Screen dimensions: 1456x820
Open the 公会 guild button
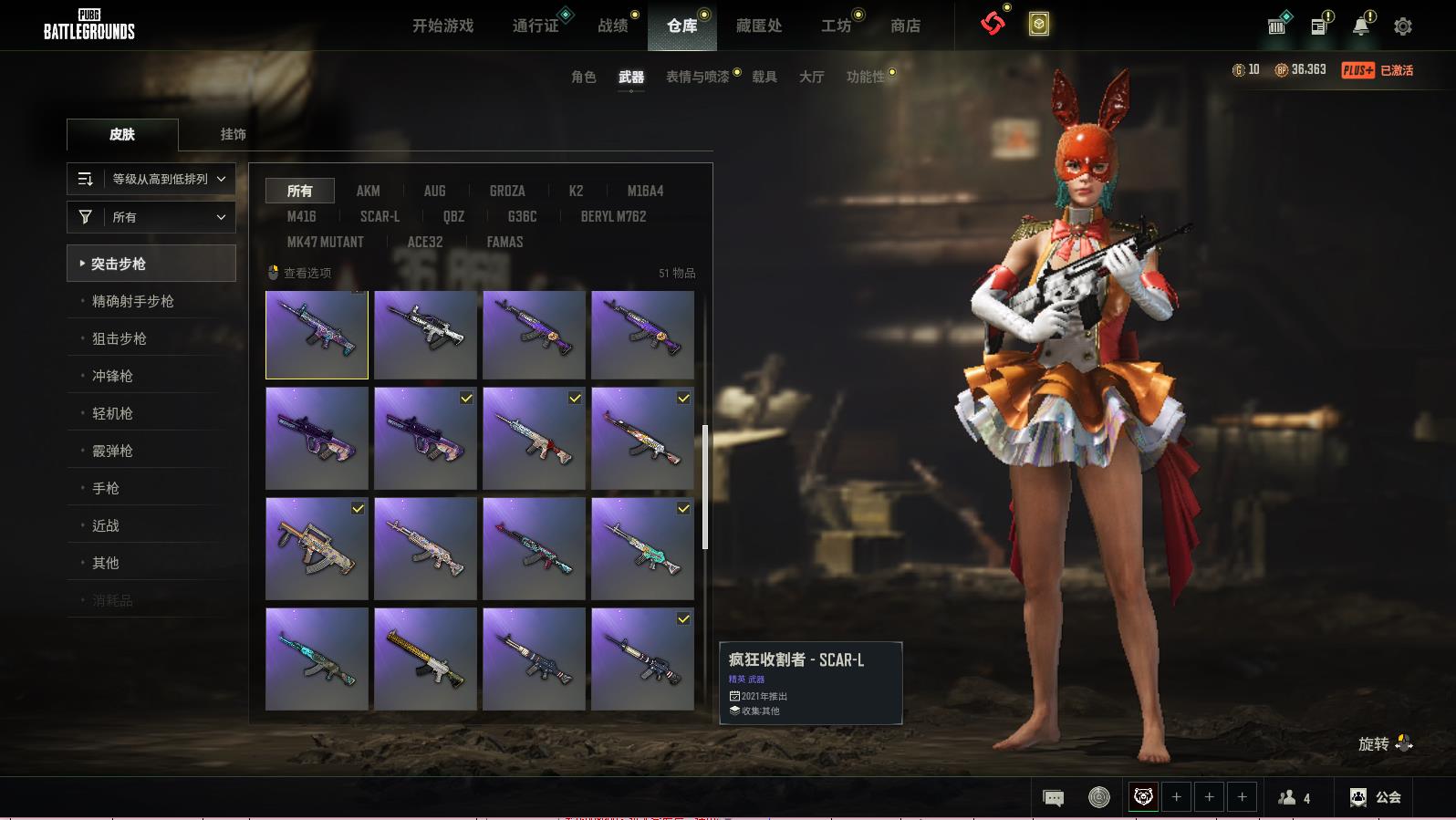pyautogui.click(x=1377, y=797)
